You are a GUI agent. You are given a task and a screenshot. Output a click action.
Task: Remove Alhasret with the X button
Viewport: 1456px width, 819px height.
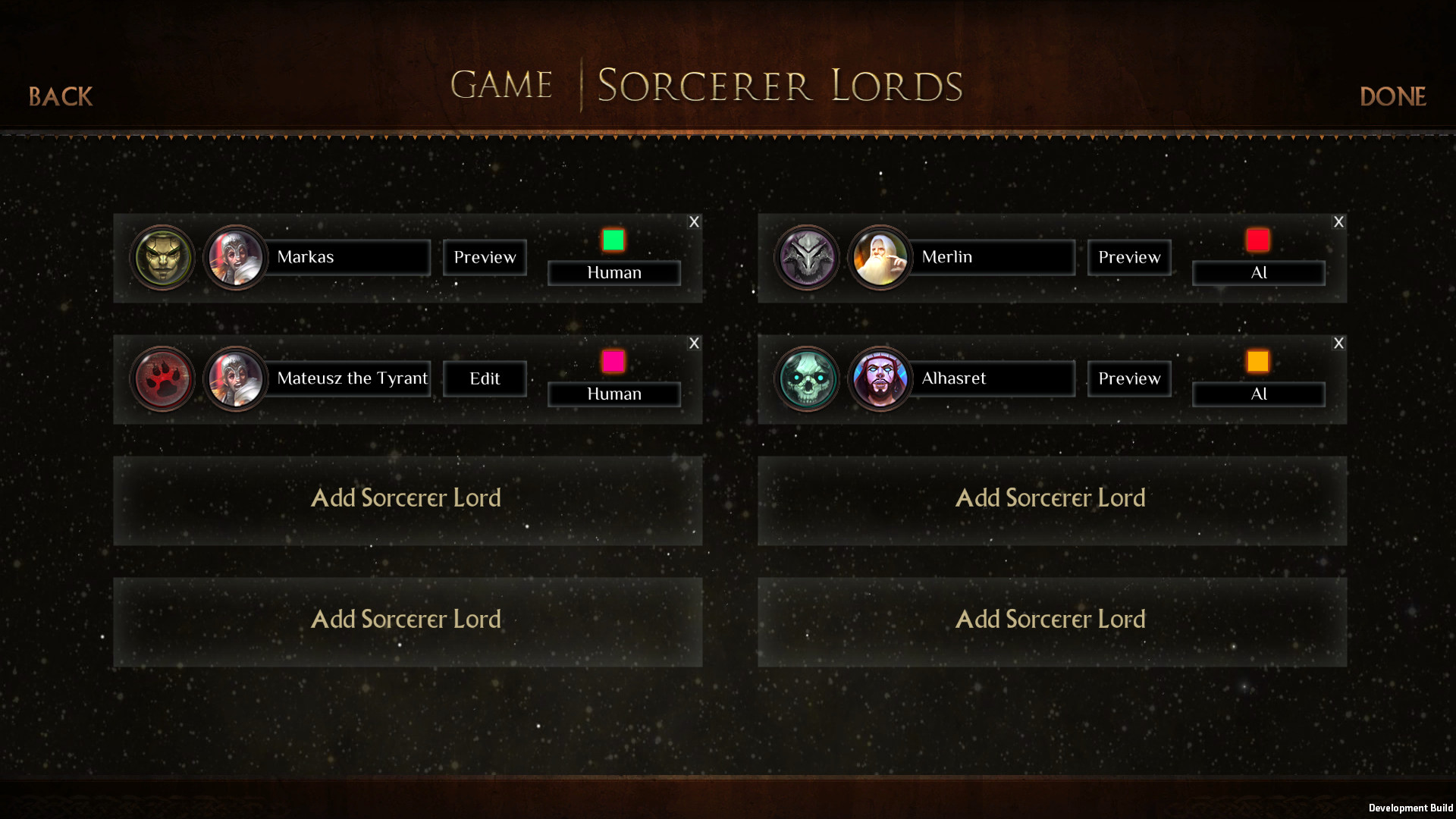[1338, 343]
